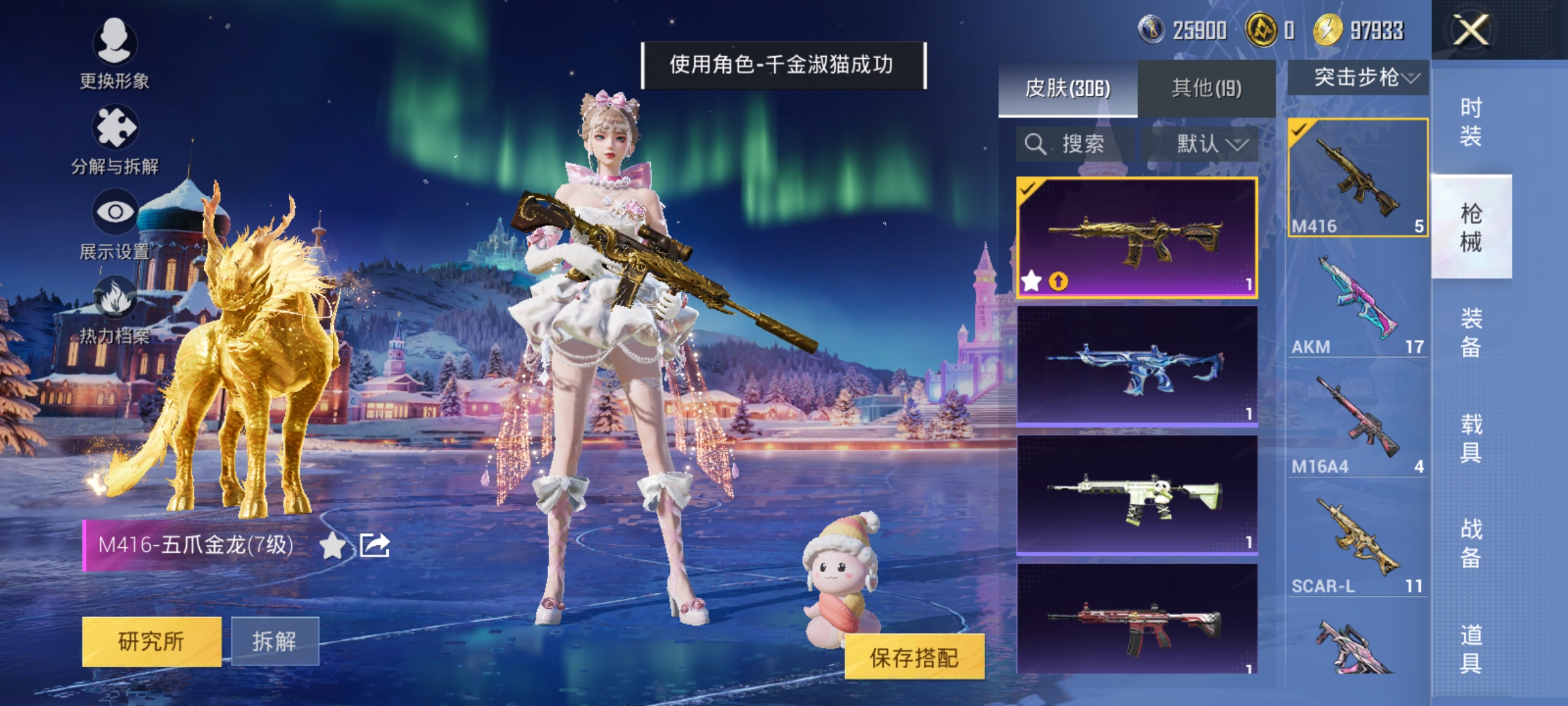The image size is (1568, 706).
Task: Switch to the 时装 sidebar tab
Action: coord(1471,121)
